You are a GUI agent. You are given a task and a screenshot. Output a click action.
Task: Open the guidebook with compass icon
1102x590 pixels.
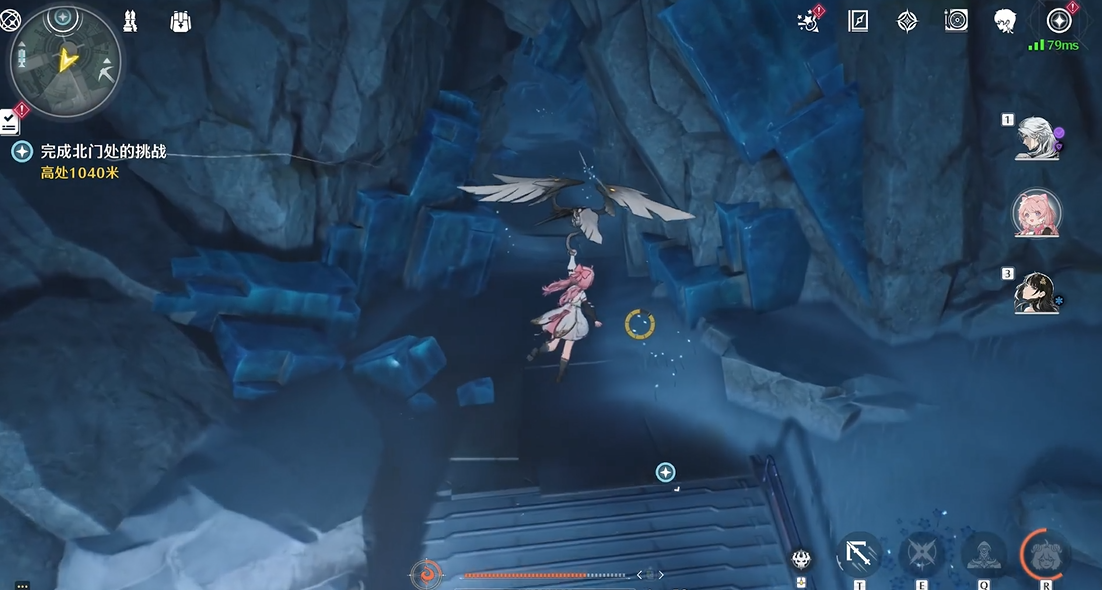pos(858,21)
